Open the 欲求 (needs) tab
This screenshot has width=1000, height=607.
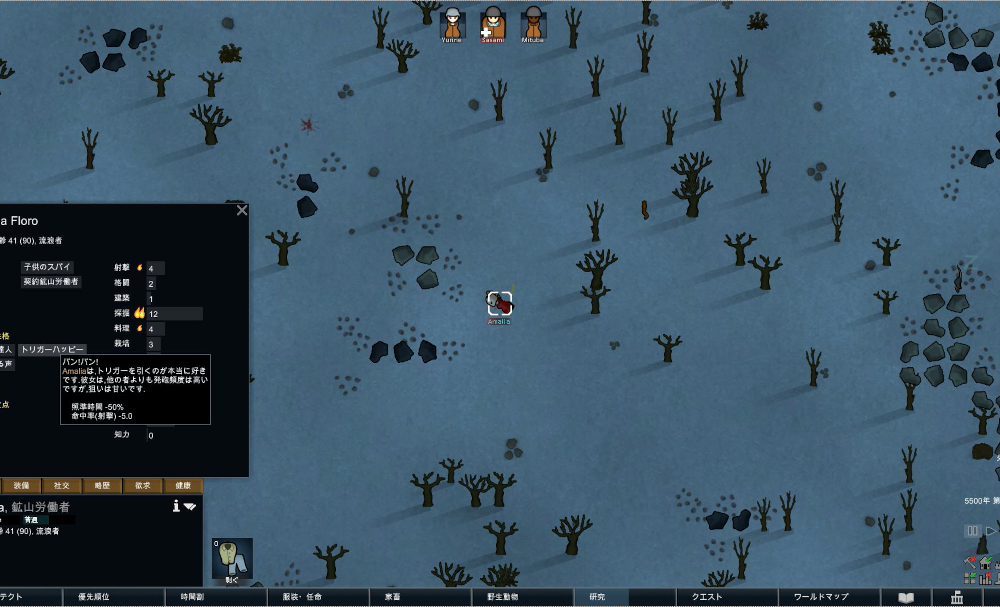[143, 485]
